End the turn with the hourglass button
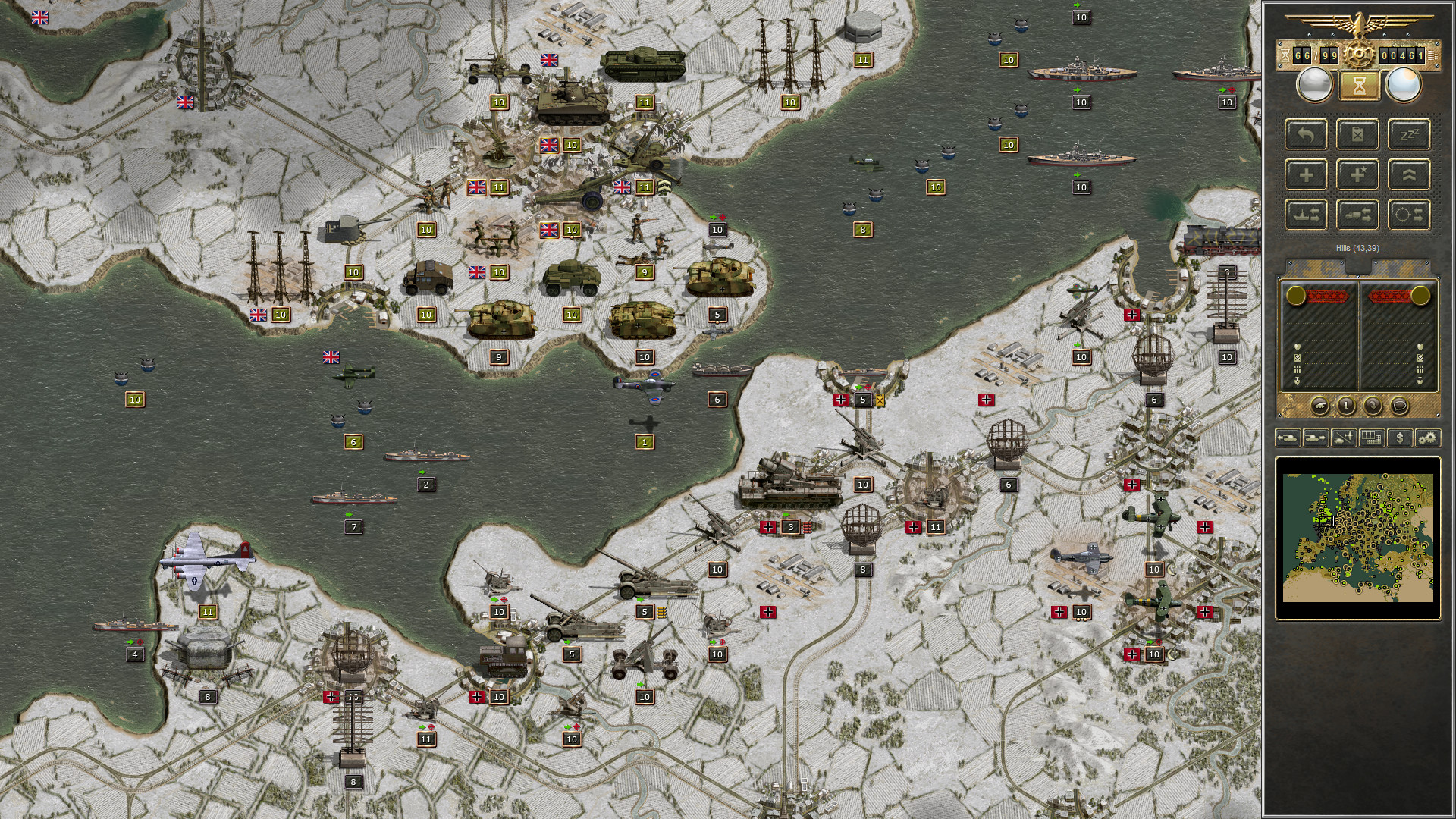The image size is (1456, 819). point(1360,85)
